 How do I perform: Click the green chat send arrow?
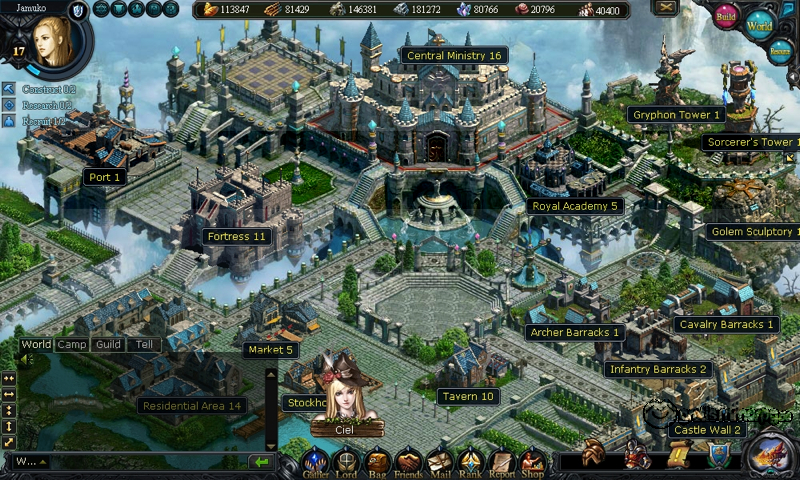click(x=261, y=462)
